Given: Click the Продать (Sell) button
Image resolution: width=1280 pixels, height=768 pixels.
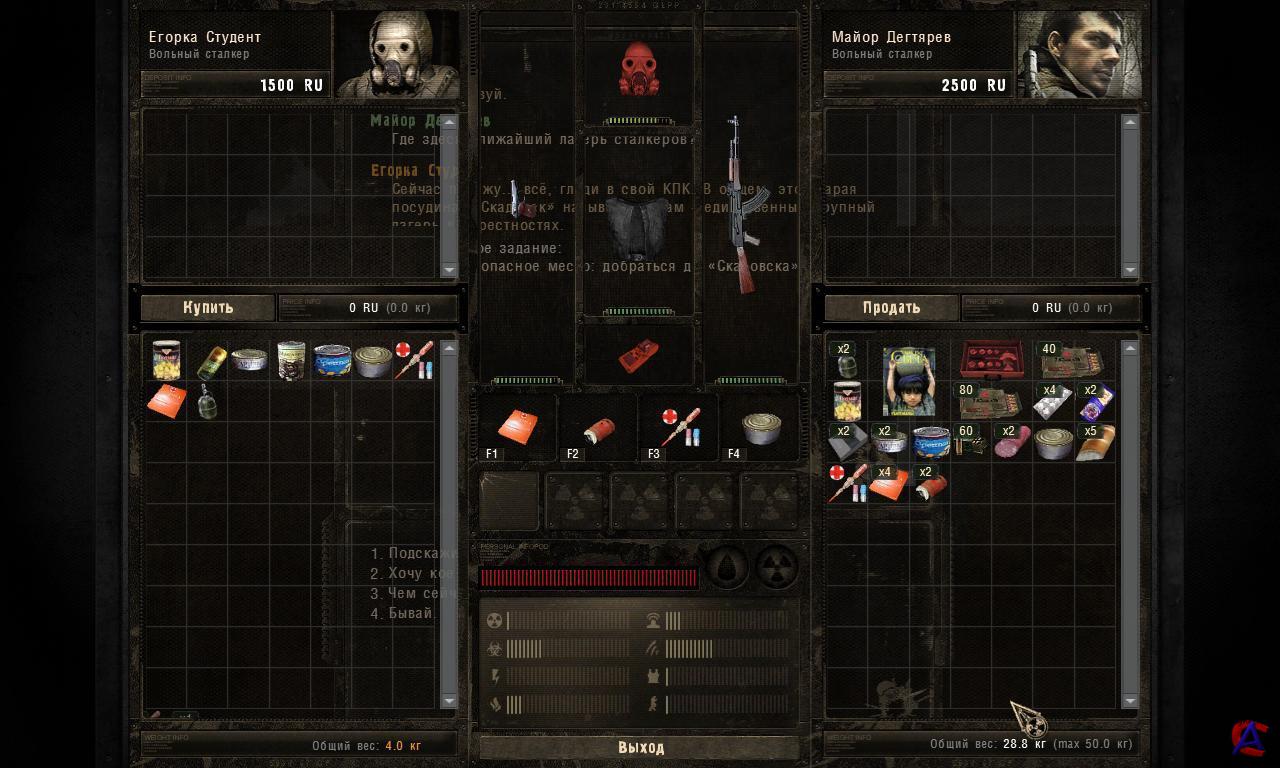Looking at the screenshot, I should coord(891,308).
